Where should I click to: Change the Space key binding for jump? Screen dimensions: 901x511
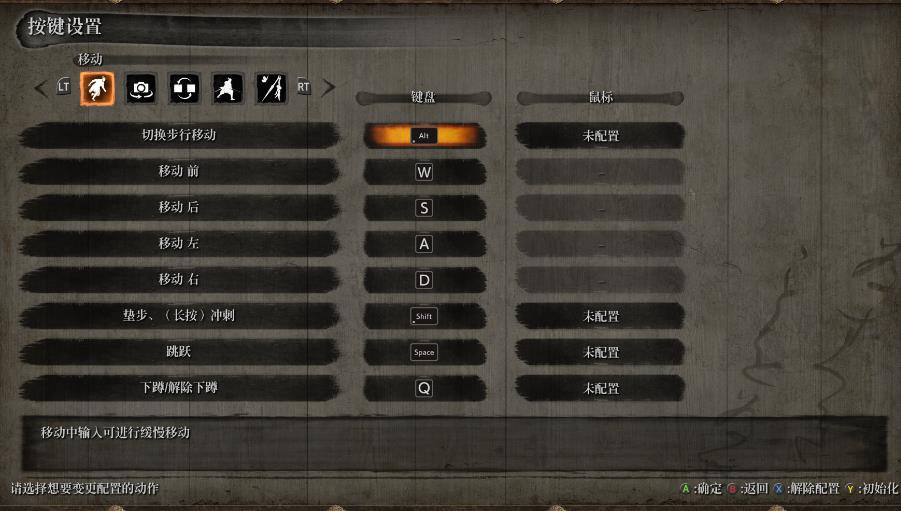424,352
